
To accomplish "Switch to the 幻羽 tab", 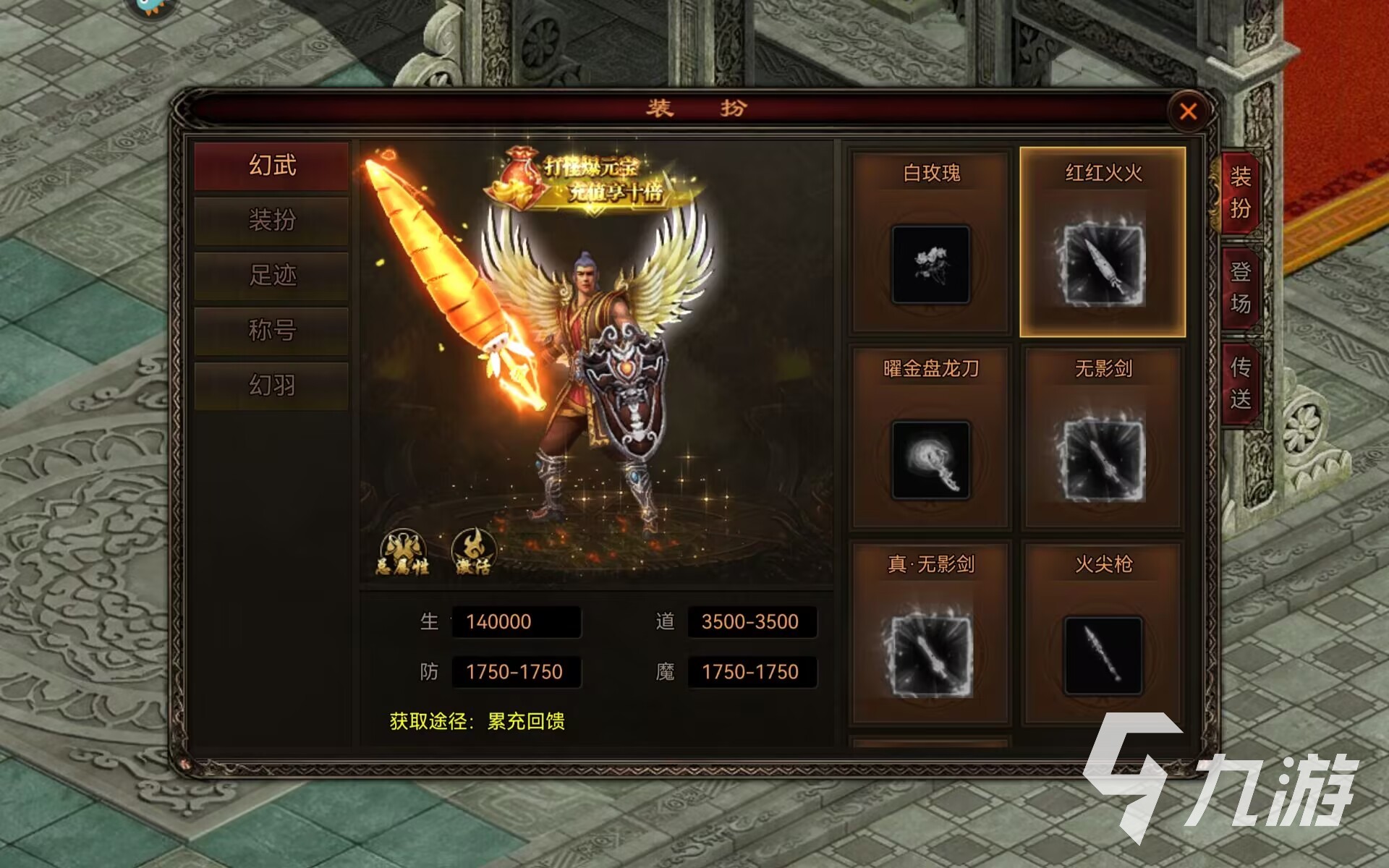I will (x=272, y=385).
